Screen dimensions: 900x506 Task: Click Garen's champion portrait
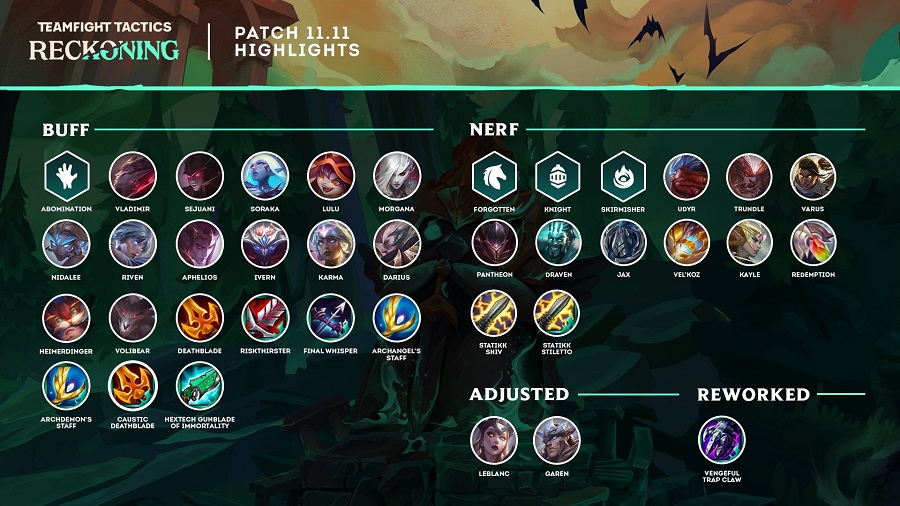pos(558,440)
